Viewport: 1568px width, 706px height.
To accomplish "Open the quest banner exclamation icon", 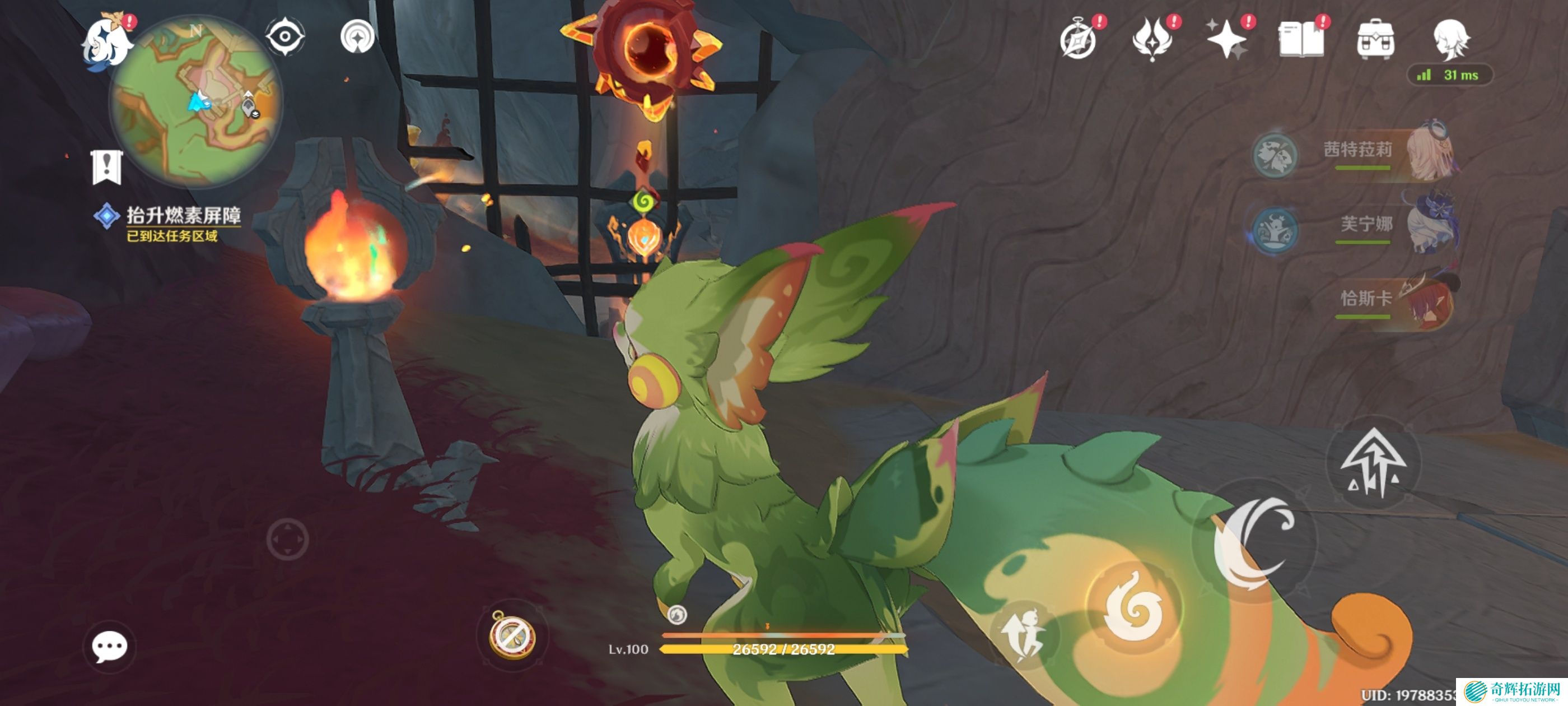I will [x=107, y=167].
